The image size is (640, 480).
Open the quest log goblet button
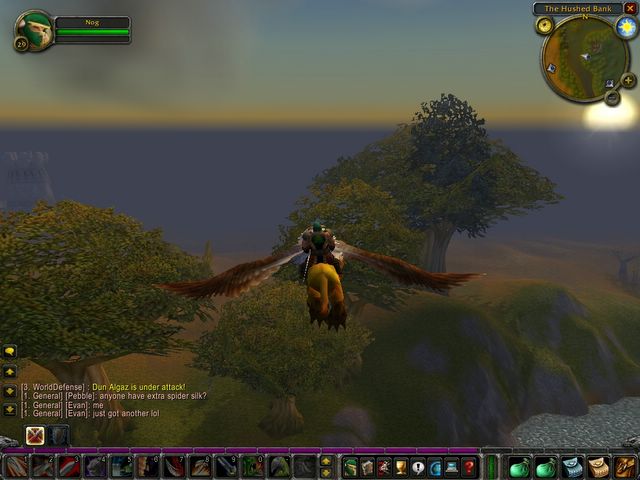pos(401,466)
